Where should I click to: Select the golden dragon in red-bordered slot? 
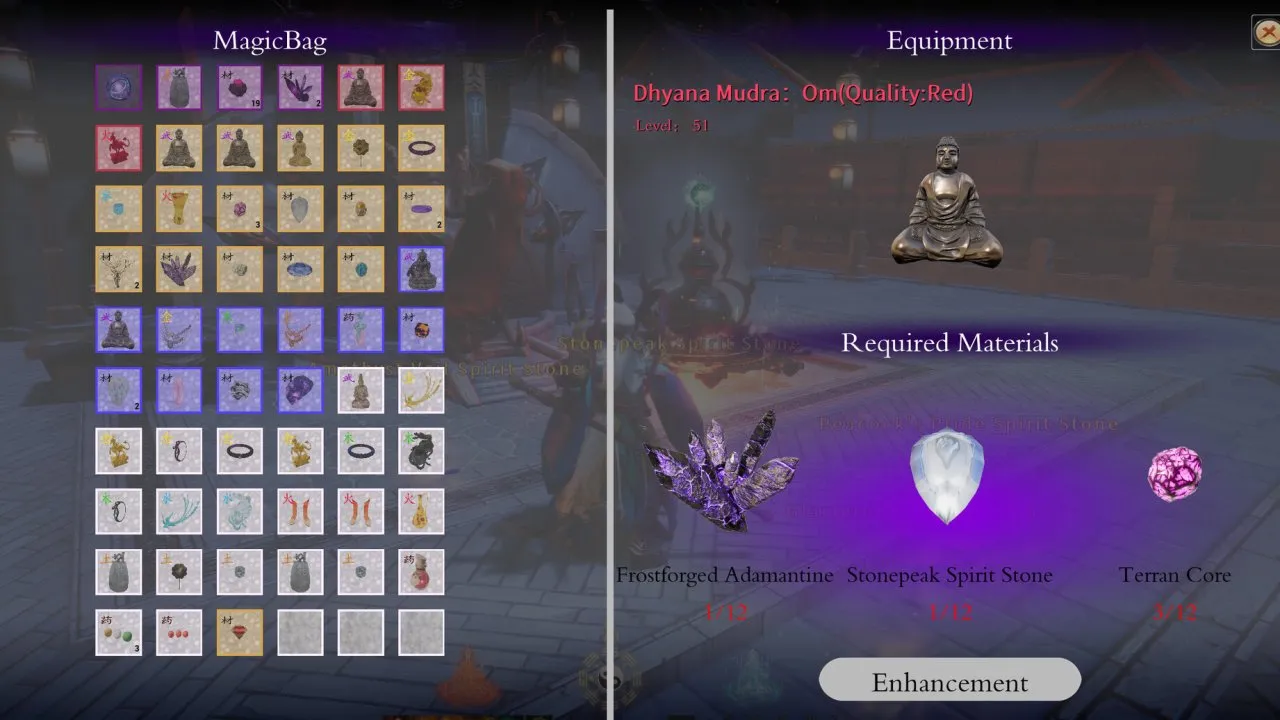click(x=421, y=88)
